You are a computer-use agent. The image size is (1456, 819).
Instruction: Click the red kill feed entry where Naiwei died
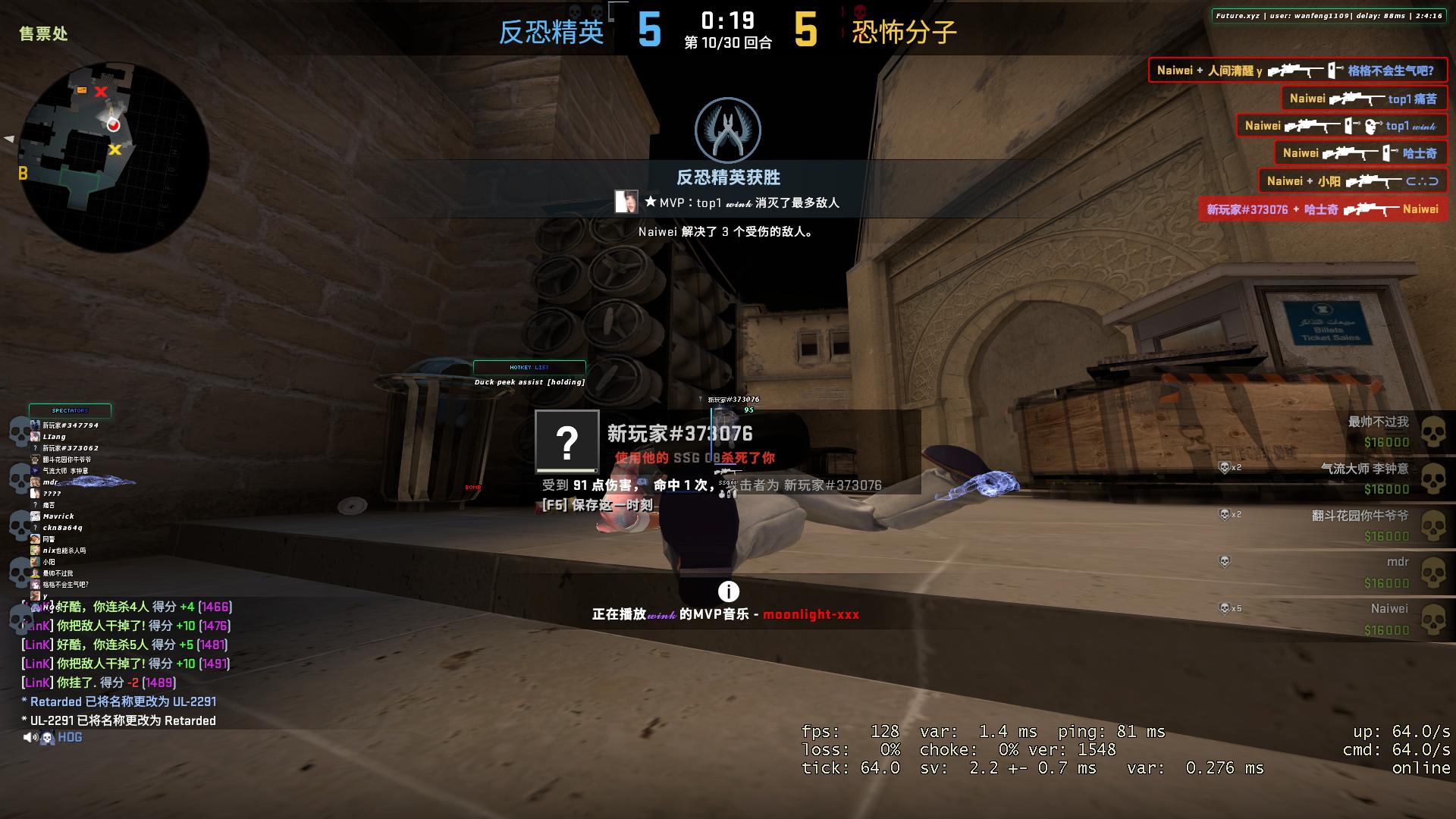(1322, 209)
